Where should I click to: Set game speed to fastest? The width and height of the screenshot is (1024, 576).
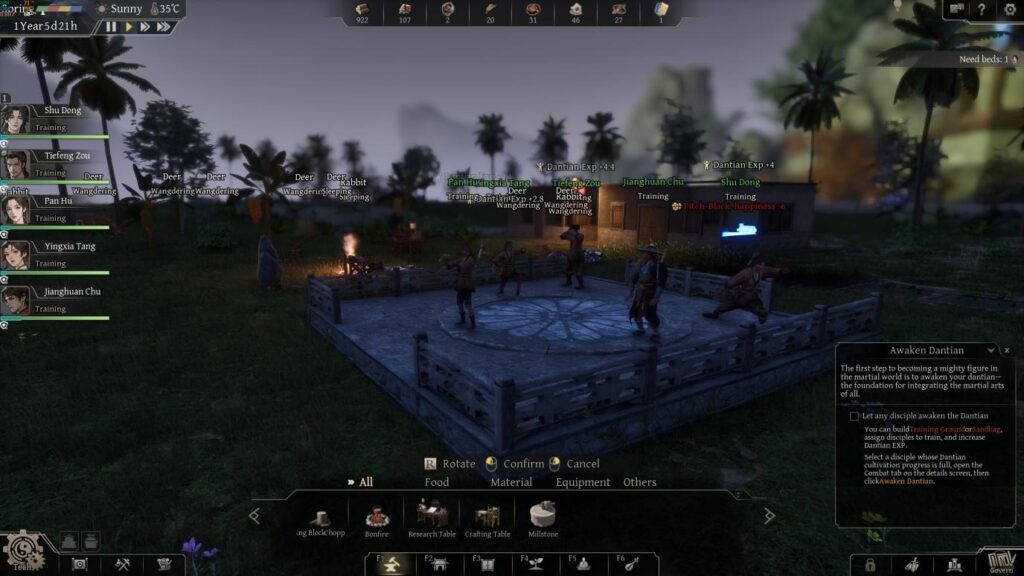tap(164, 27)
